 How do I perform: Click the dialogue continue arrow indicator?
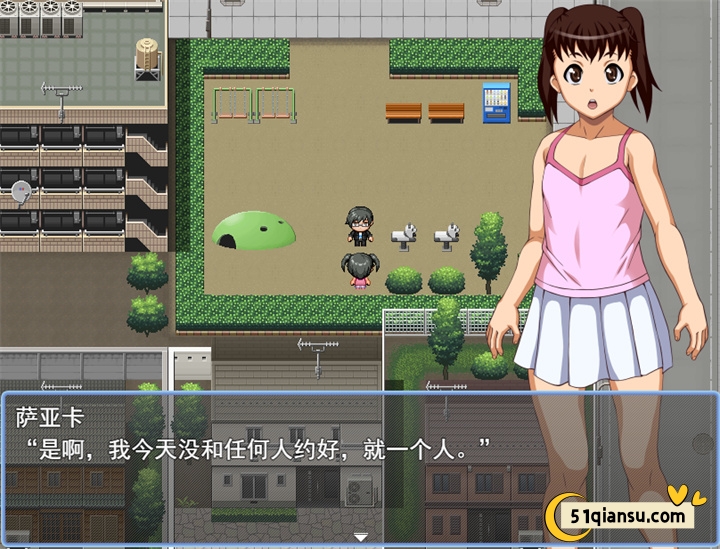[x=360, y=537]
